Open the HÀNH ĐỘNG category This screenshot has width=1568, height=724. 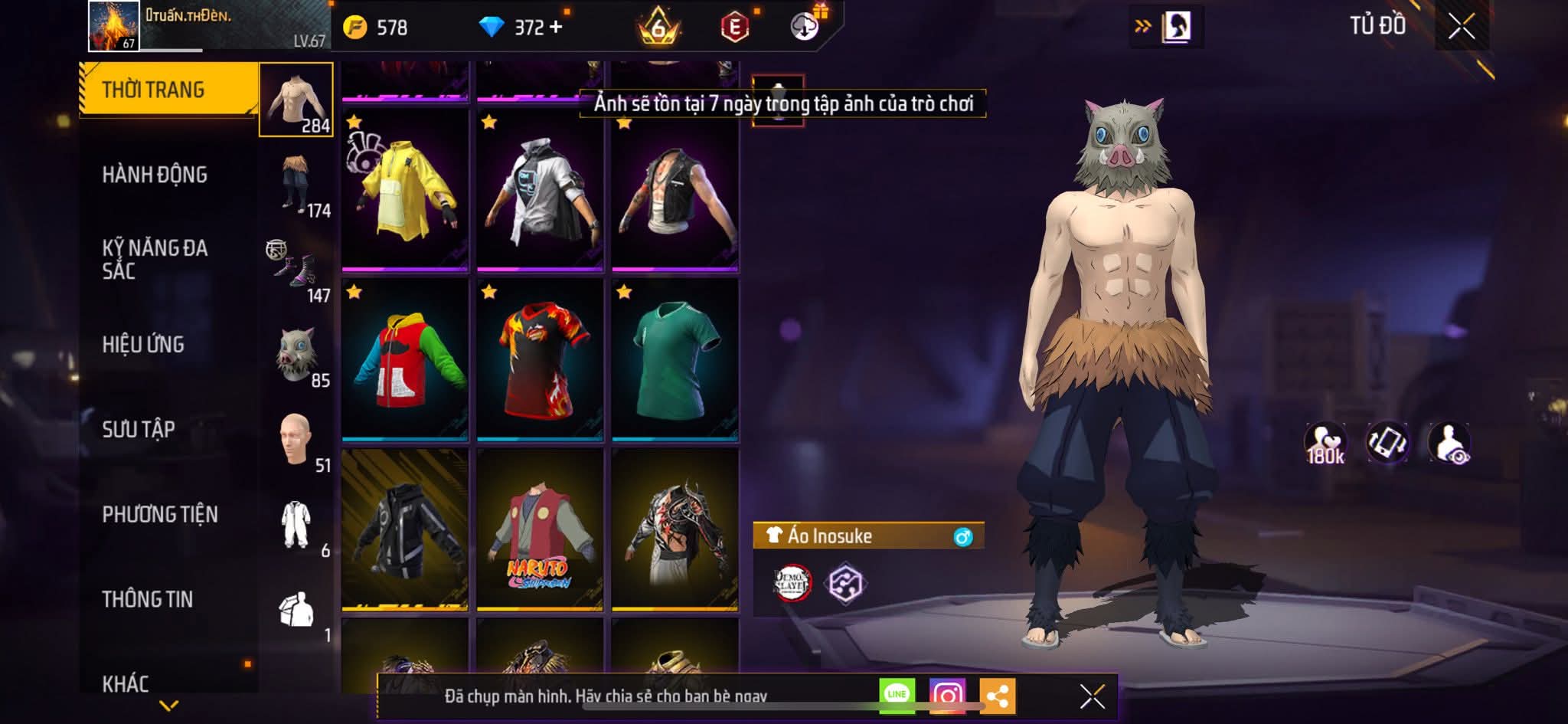[x=155, y=175]
